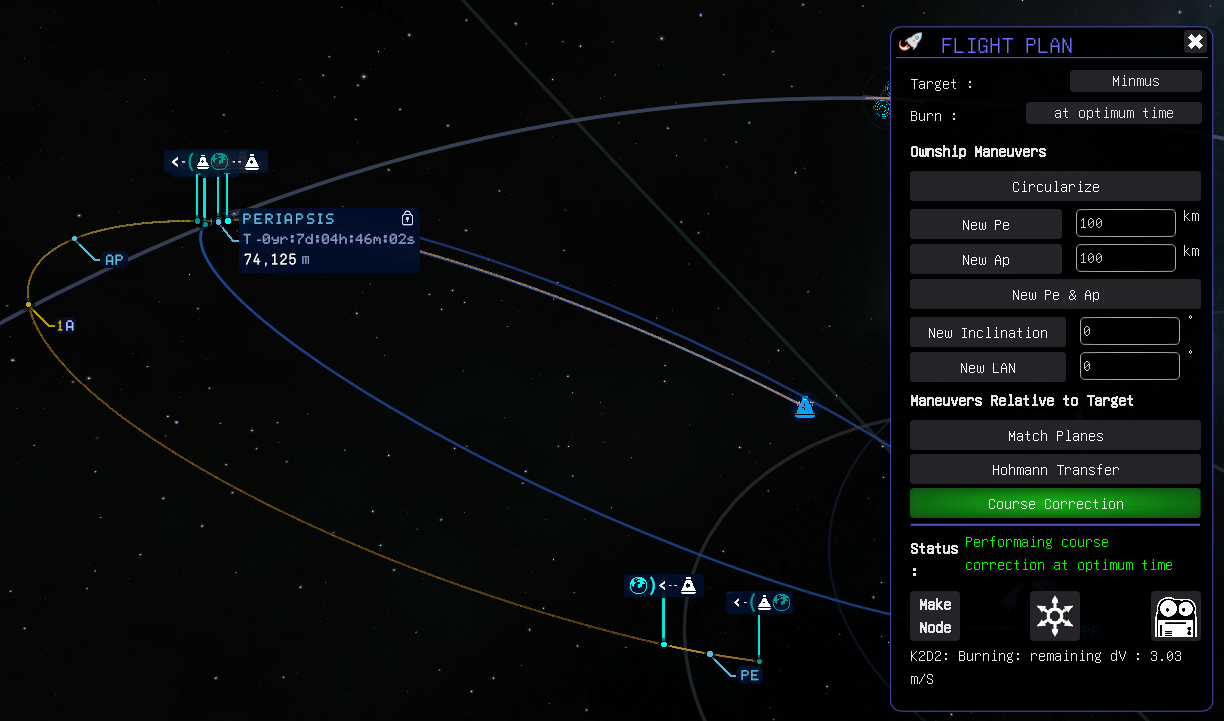
Task: Click the New Inclination button
Action: click(987, 332)
